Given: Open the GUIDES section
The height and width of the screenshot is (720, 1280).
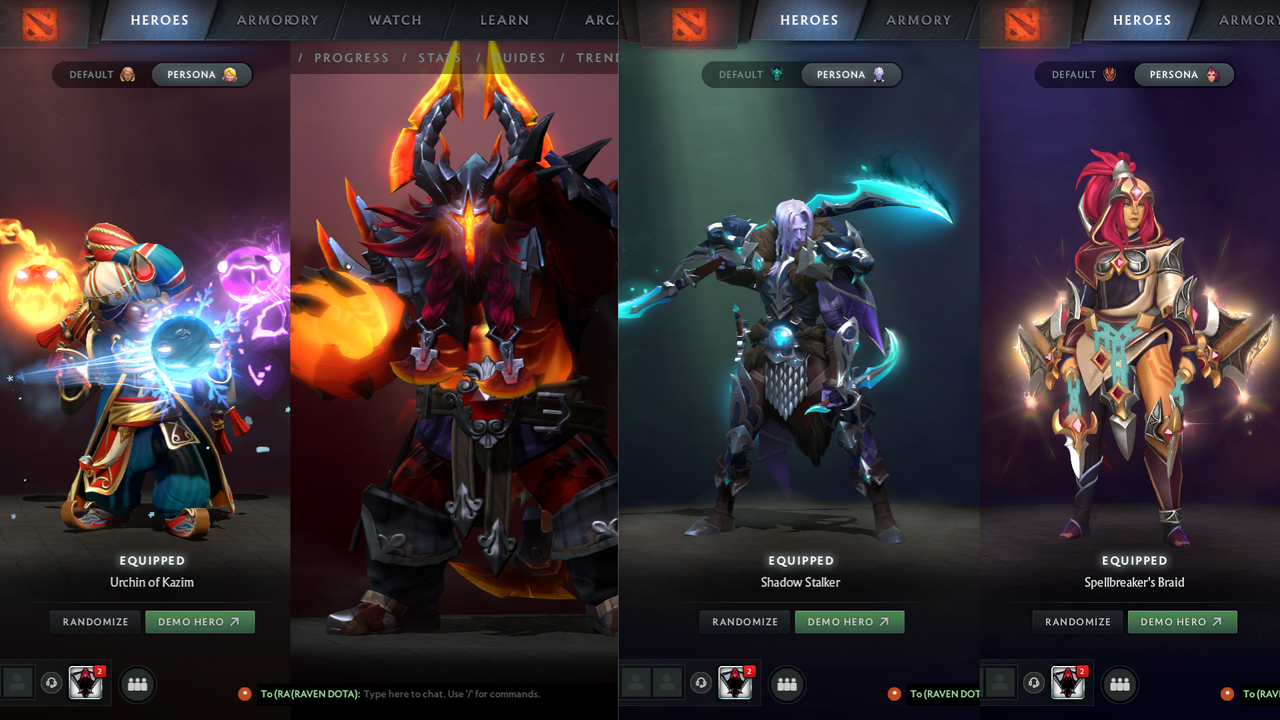Looking at the screenshot, I should (x=518, y=57).
